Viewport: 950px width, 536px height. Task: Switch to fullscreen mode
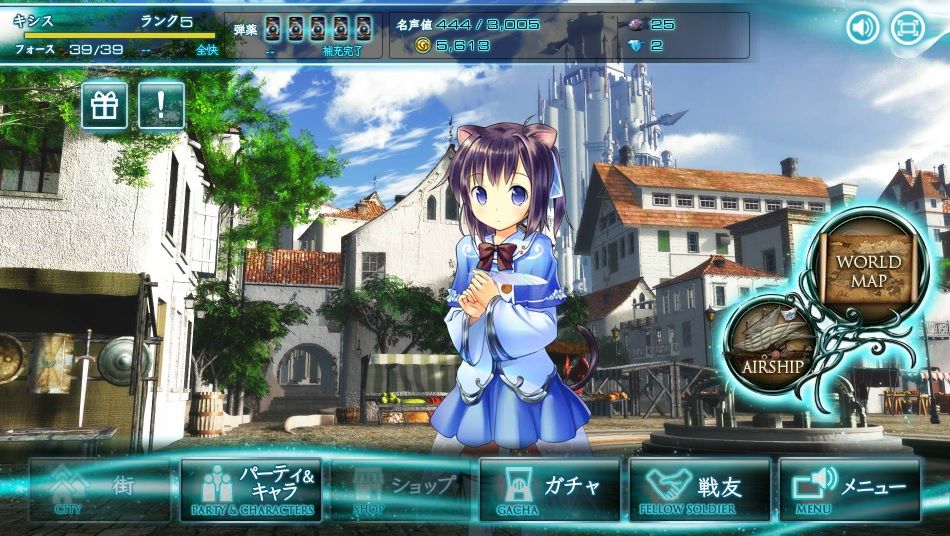coord(907,27)
